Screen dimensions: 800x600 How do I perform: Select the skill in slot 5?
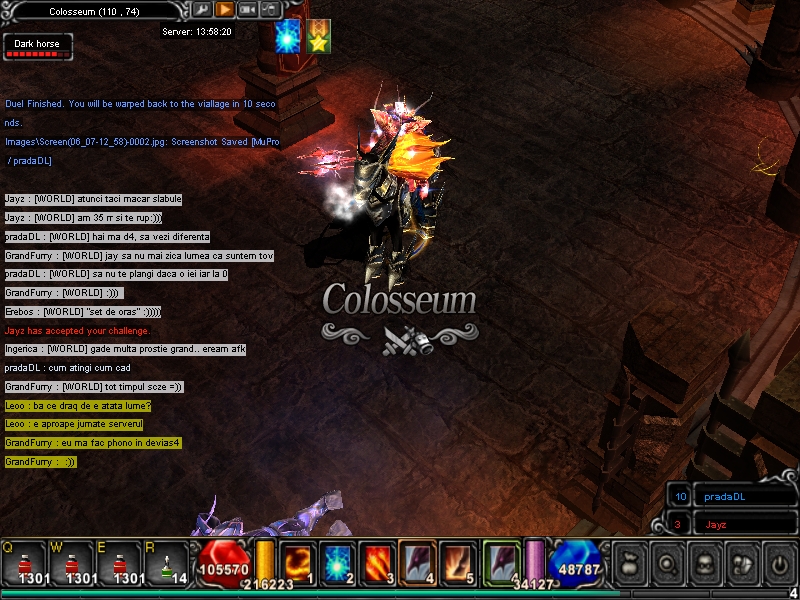pyautogui.click(x=459, y=561)
